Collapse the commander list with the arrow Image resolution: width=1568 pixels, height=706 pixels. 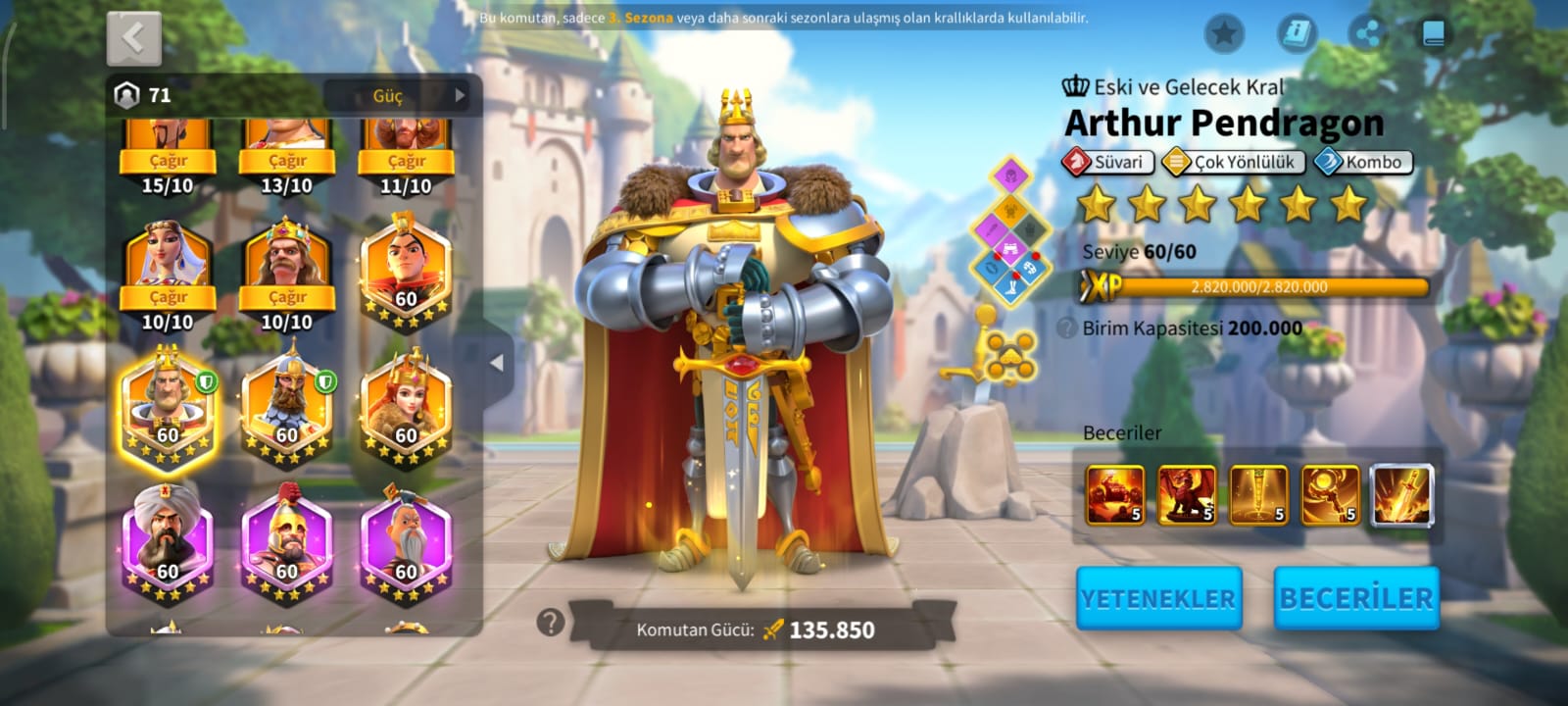497,363
